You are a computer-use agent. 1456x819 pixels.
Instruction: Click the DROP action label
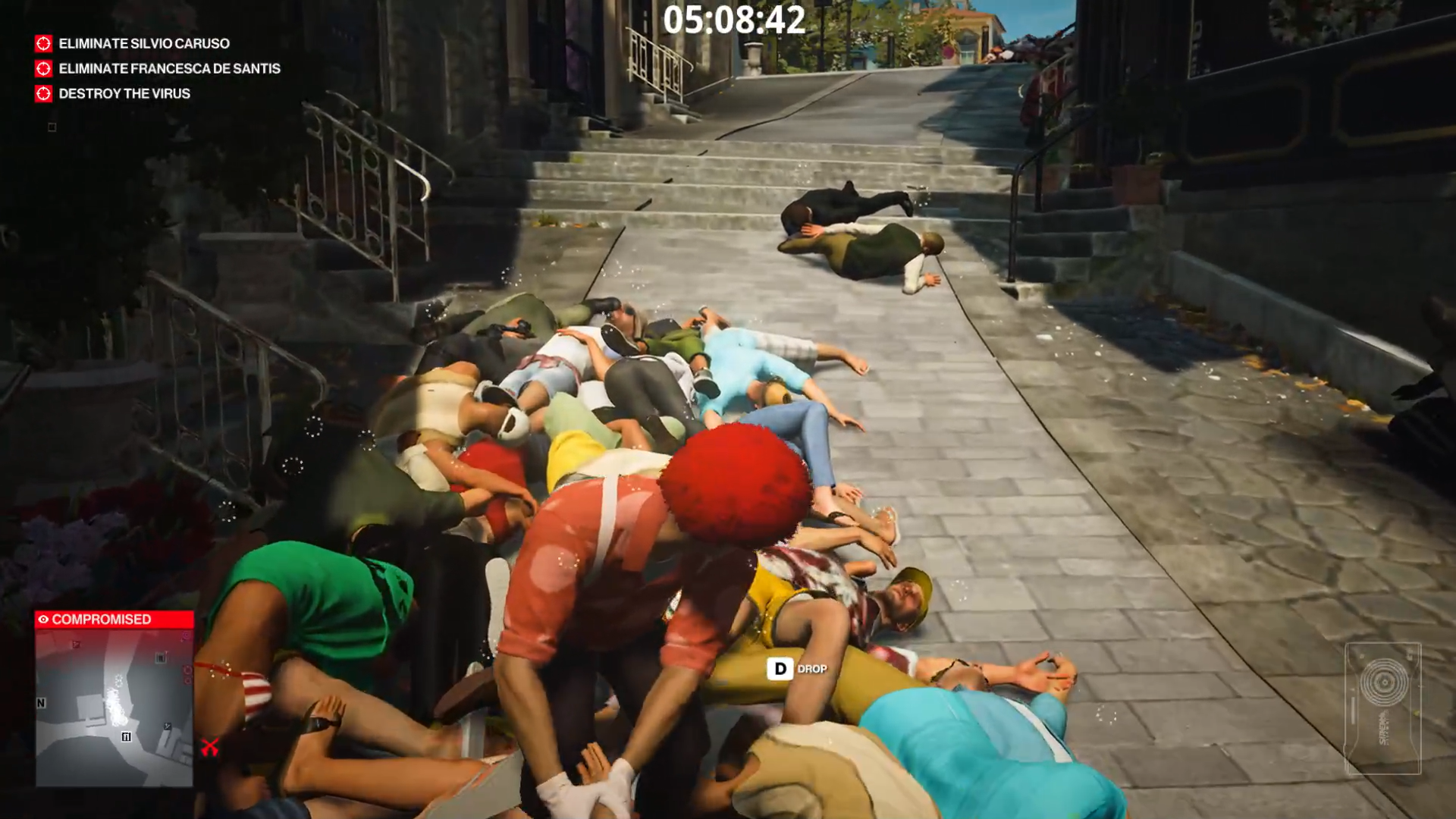[811, 670]
